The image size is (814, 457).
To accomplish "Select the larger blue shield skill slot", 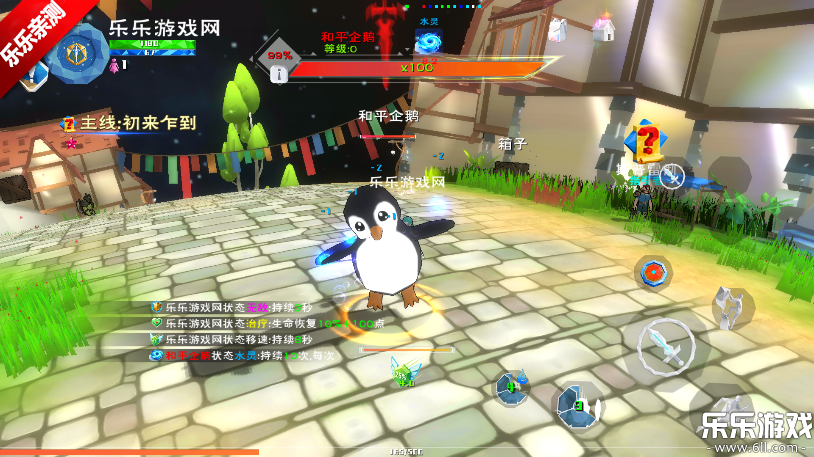I will (x=578, y=405).
